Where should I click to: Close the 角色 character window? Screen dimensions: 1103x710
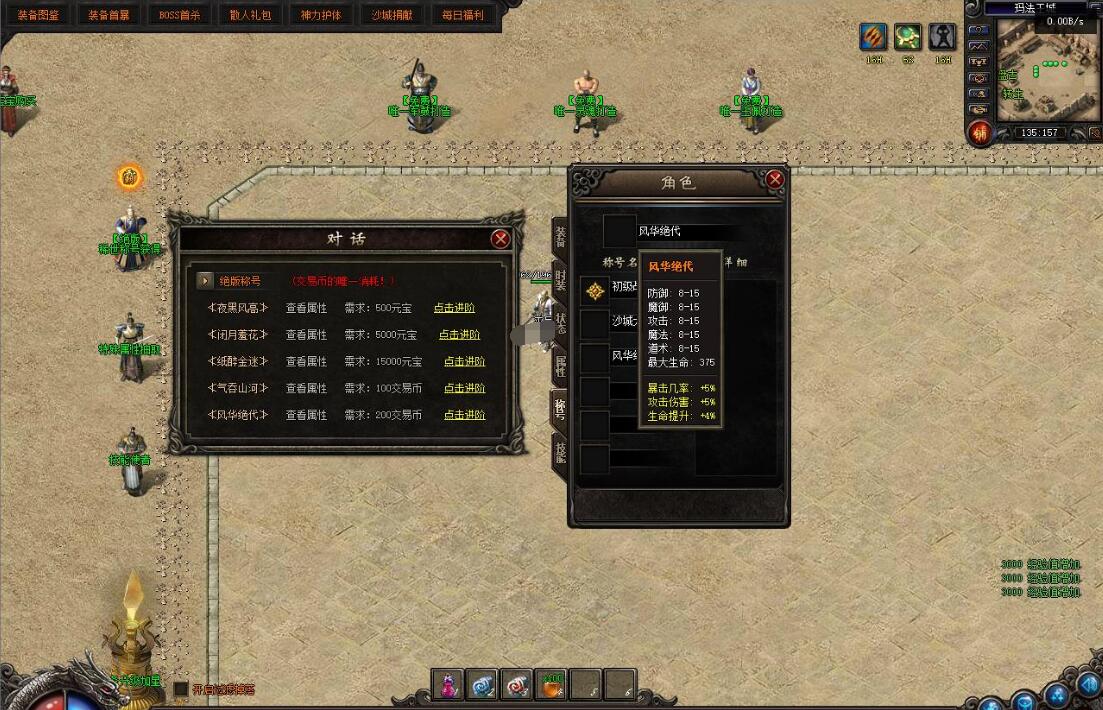coord(774,180)
